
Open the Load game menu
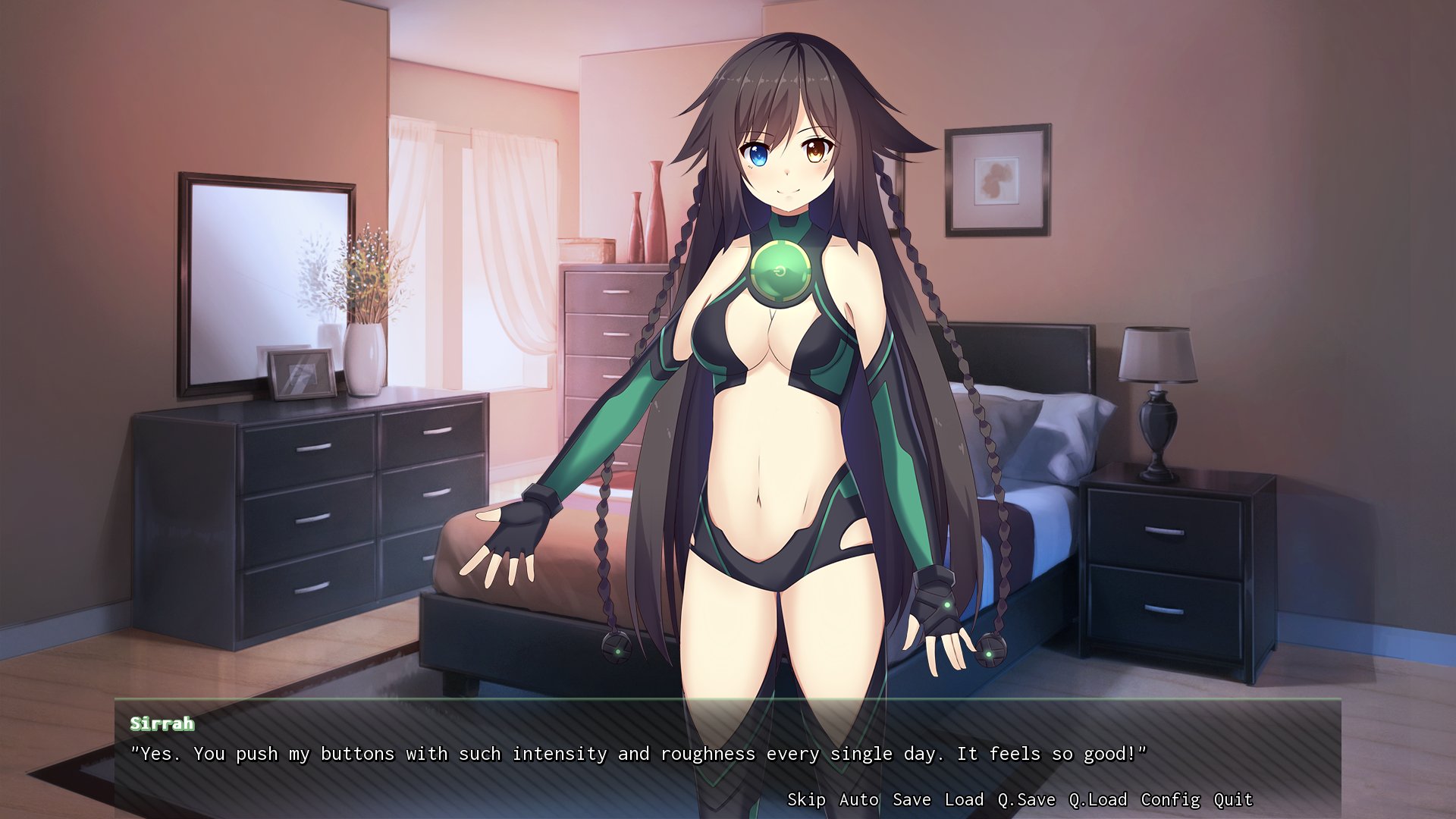(964, 799)
